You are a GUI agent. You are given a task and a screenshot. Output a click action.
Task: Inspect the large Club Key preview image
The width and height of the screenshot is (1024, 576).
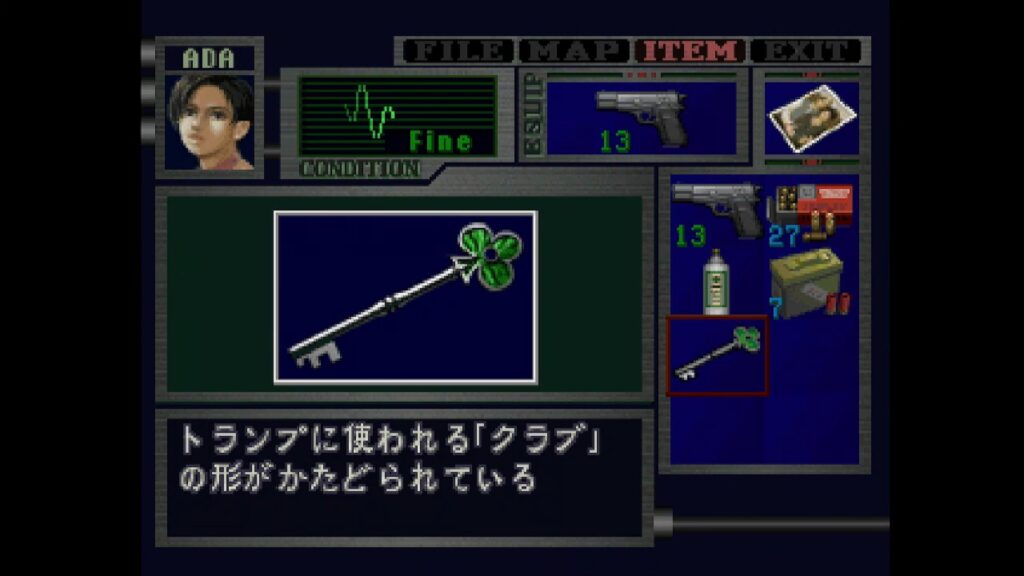pos(405,296)
